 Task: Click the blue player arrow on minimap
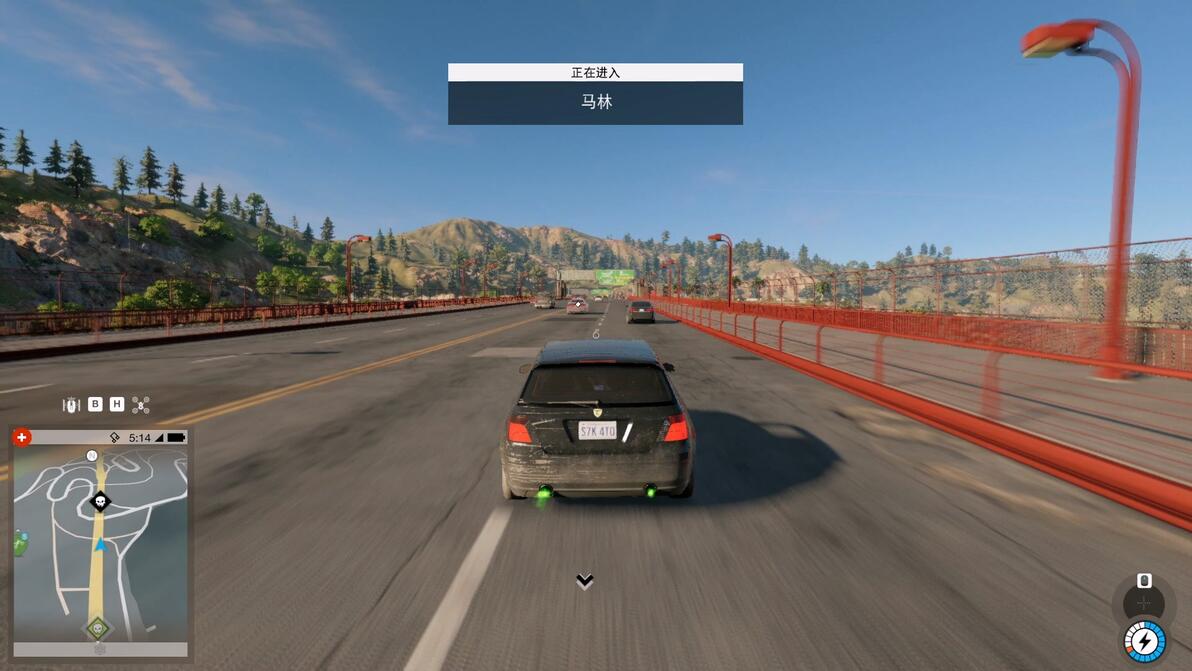coord(100,545)
